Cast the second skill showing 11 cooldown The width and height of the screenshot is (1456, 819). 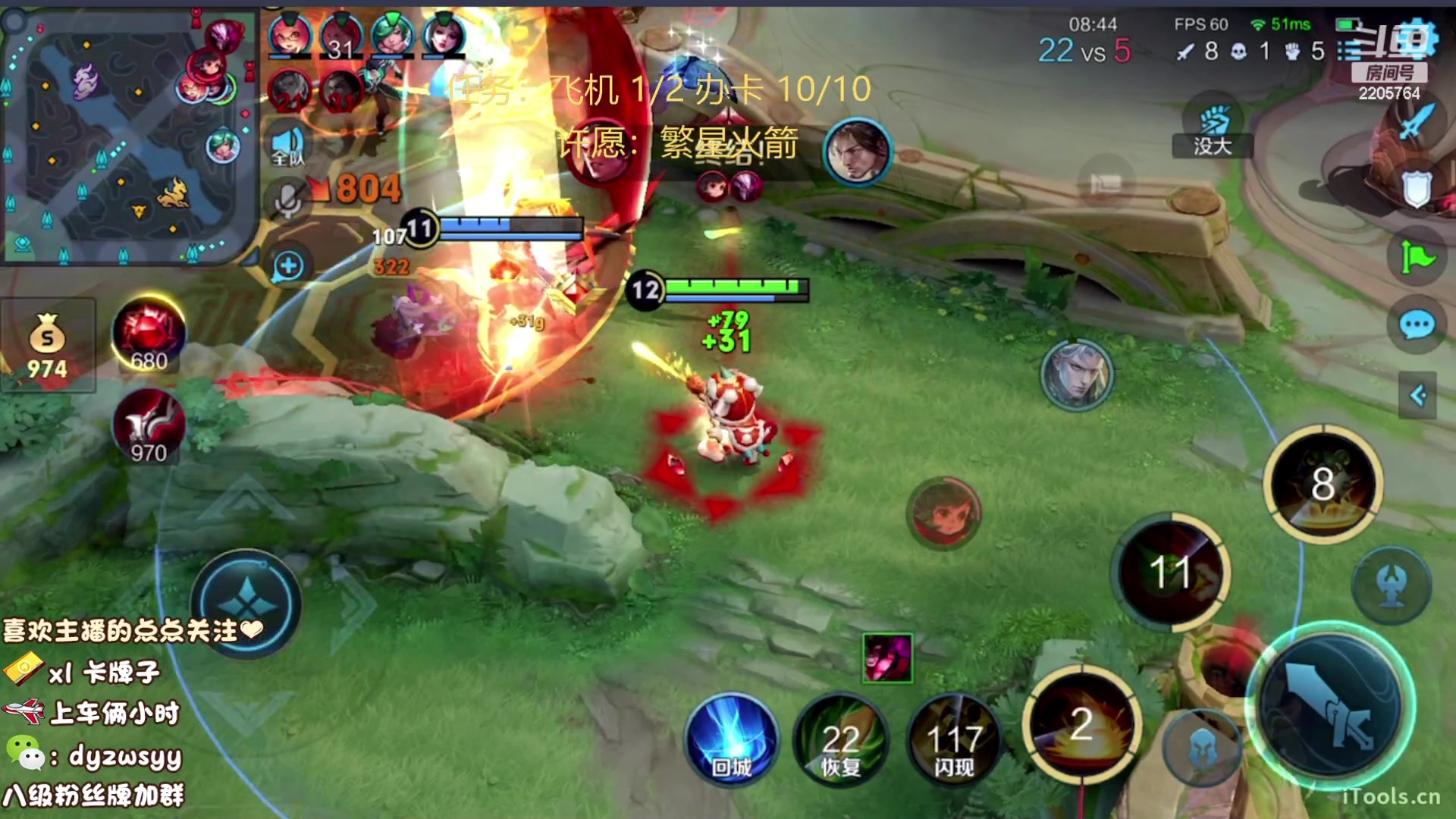(1170, 573)
